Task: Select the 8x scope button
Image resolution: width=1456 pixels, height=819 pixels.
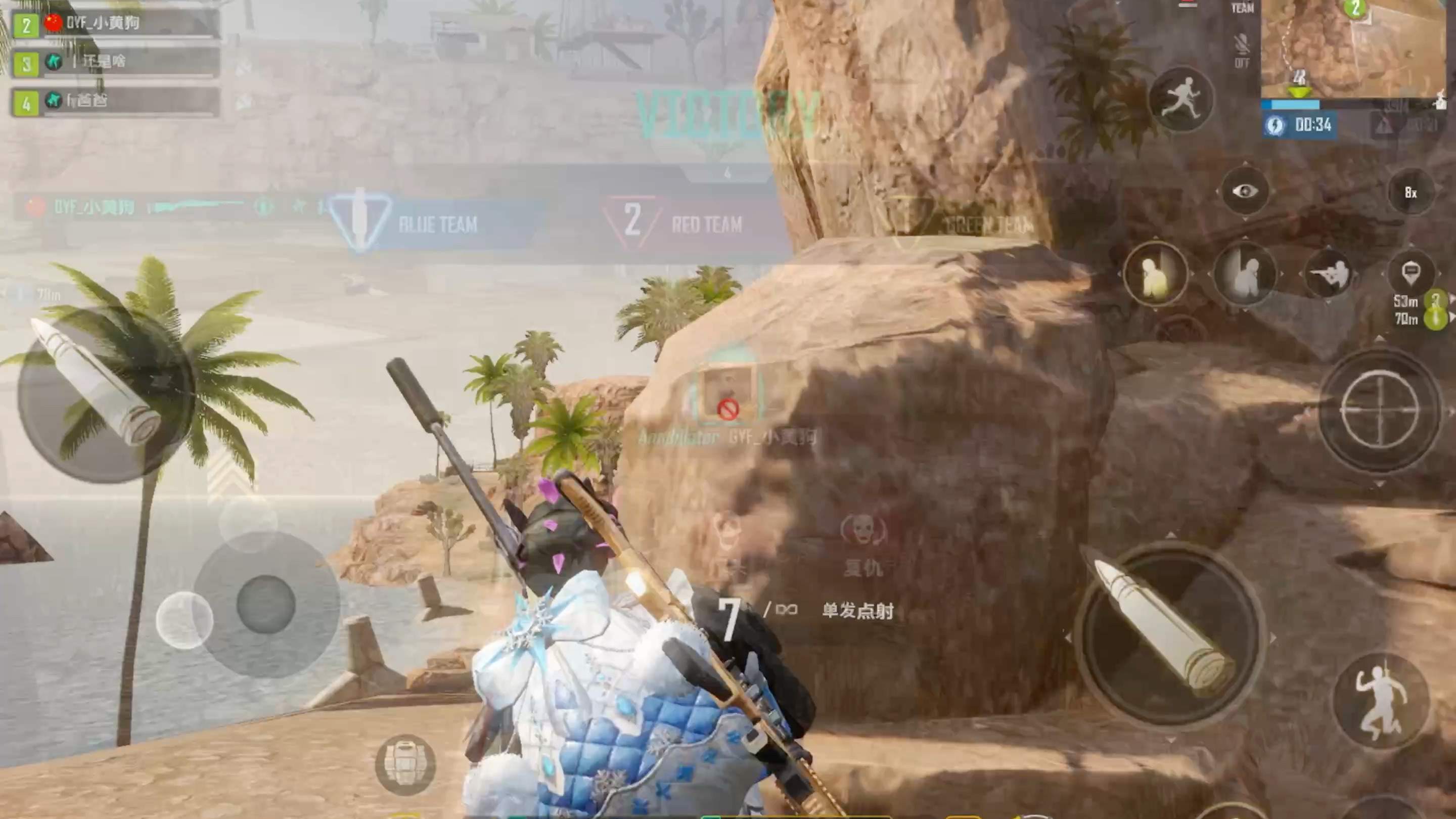Action: coord(1411,193)
